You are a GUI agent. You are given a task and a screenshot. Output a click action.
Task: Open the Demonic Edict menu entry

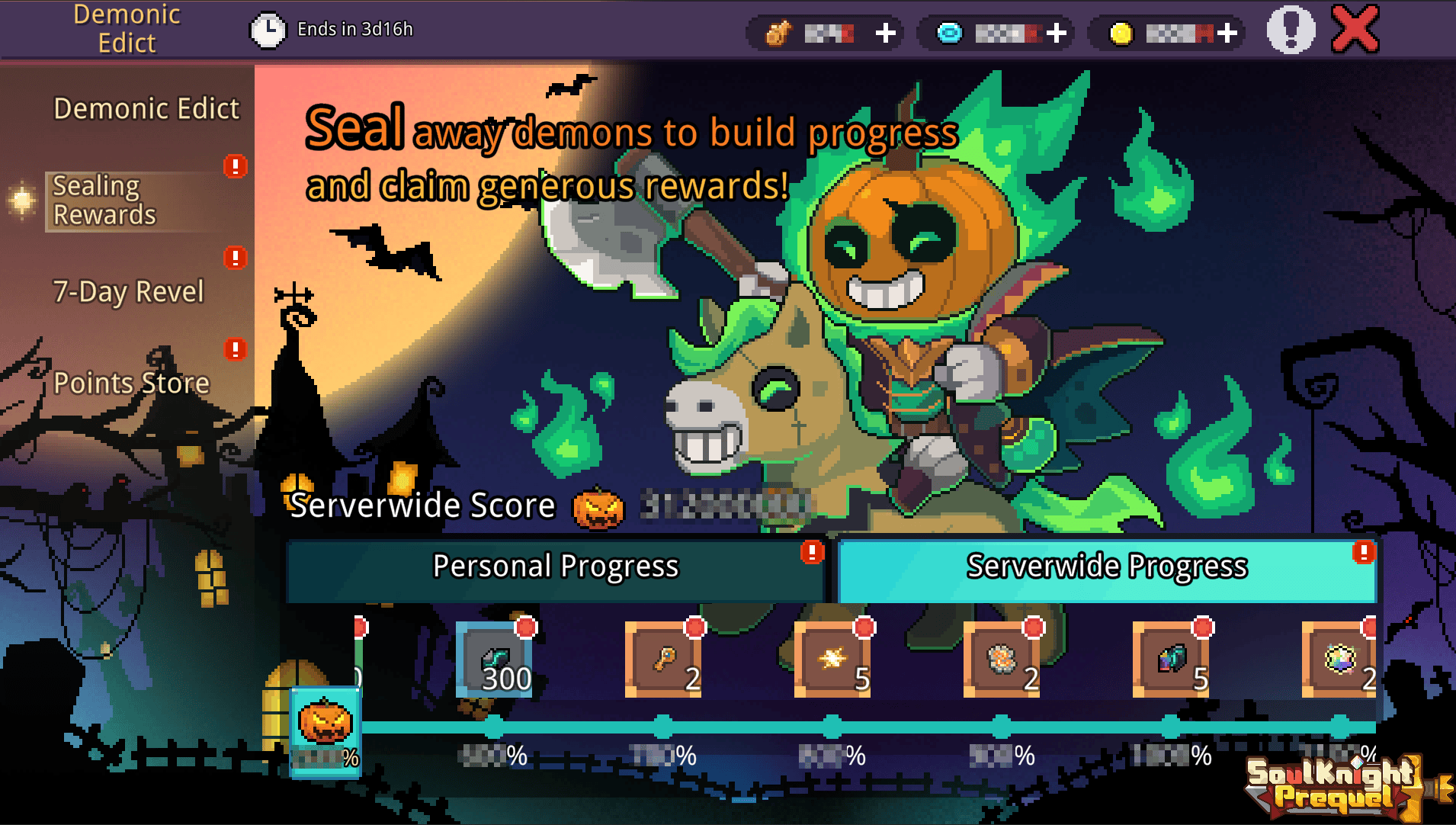(x=146, y=108)
